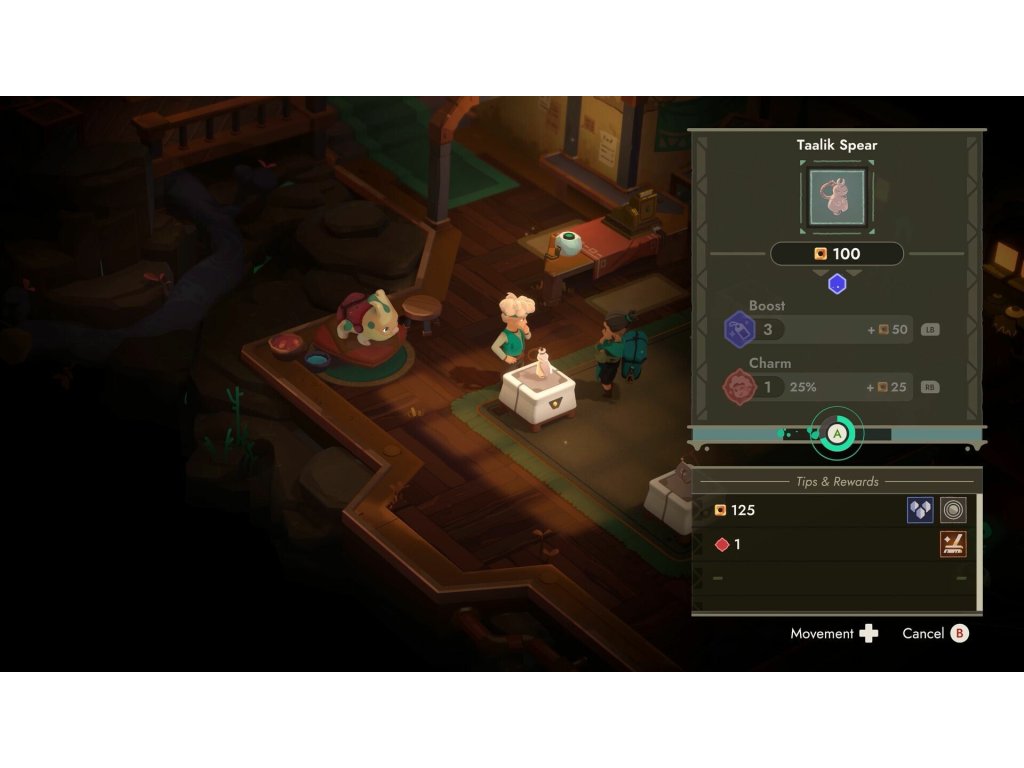Click the blue cubes reward icon
Image resolution: width=1024 pixels, height=768 pixels.
click(920, 510)
